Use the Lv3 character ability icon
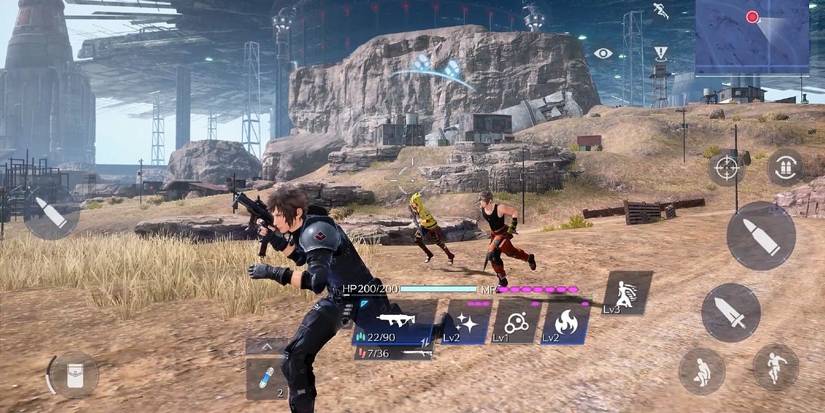 point(627,293)
